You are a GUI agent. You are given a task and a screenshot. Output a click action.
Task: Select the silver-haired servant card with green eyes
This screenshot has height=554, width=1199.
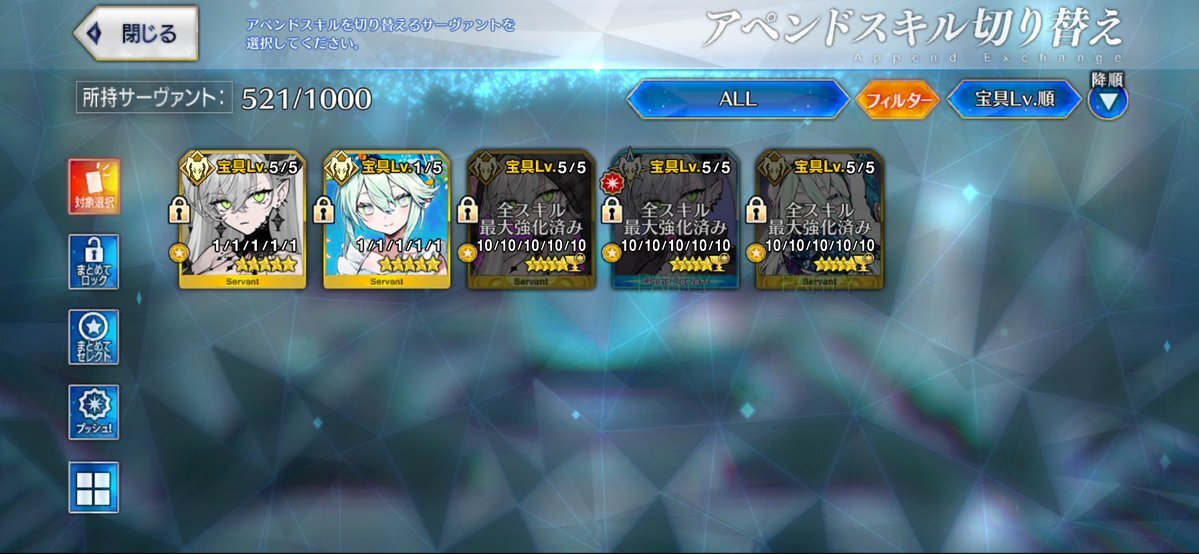(x=243, y=220)
